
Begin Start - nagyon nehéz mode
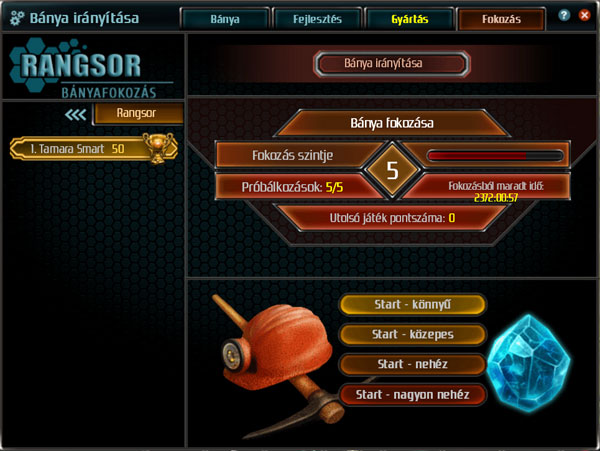(413, 394)
